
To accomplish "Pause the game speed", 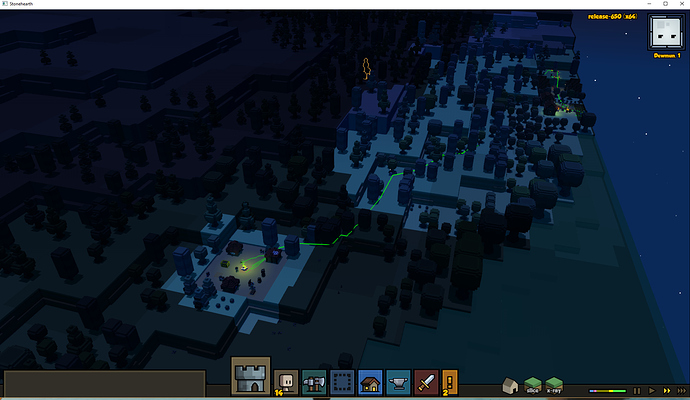I will click(x=636, y=390).
